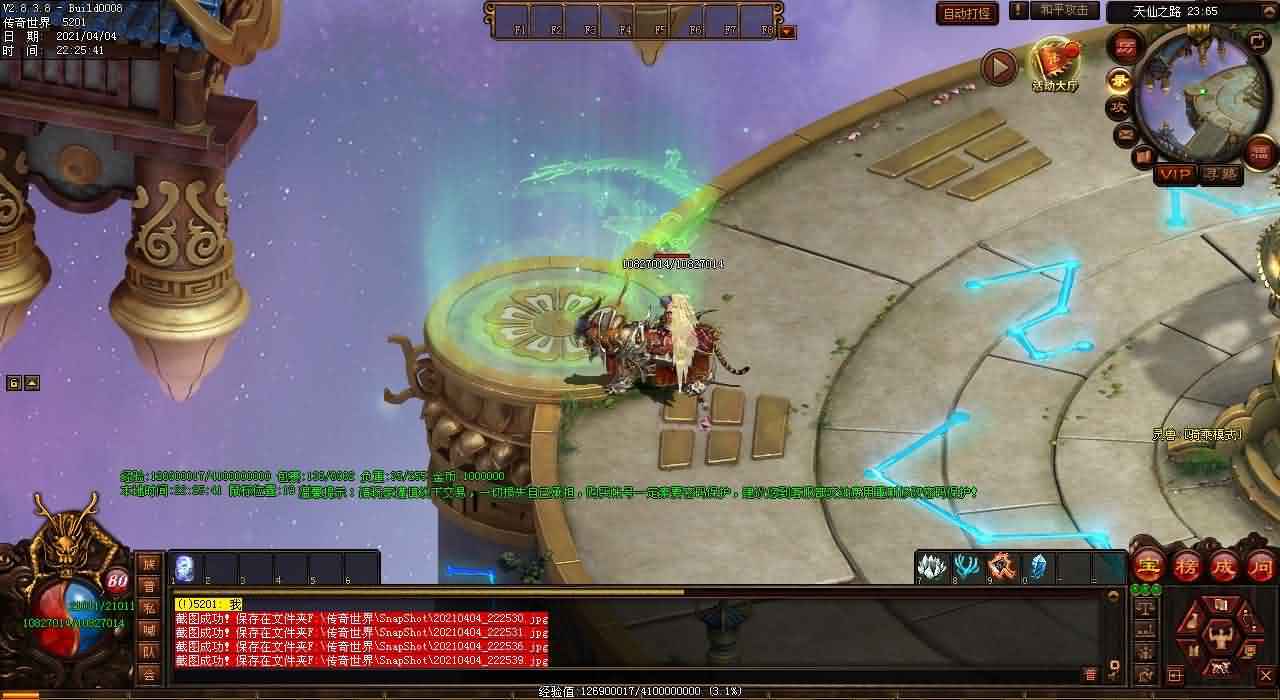Click the mail envelope icon by the minimap
This screenshot has width=1280, height=700.
pyautogui.click(x=1126, y=133)
